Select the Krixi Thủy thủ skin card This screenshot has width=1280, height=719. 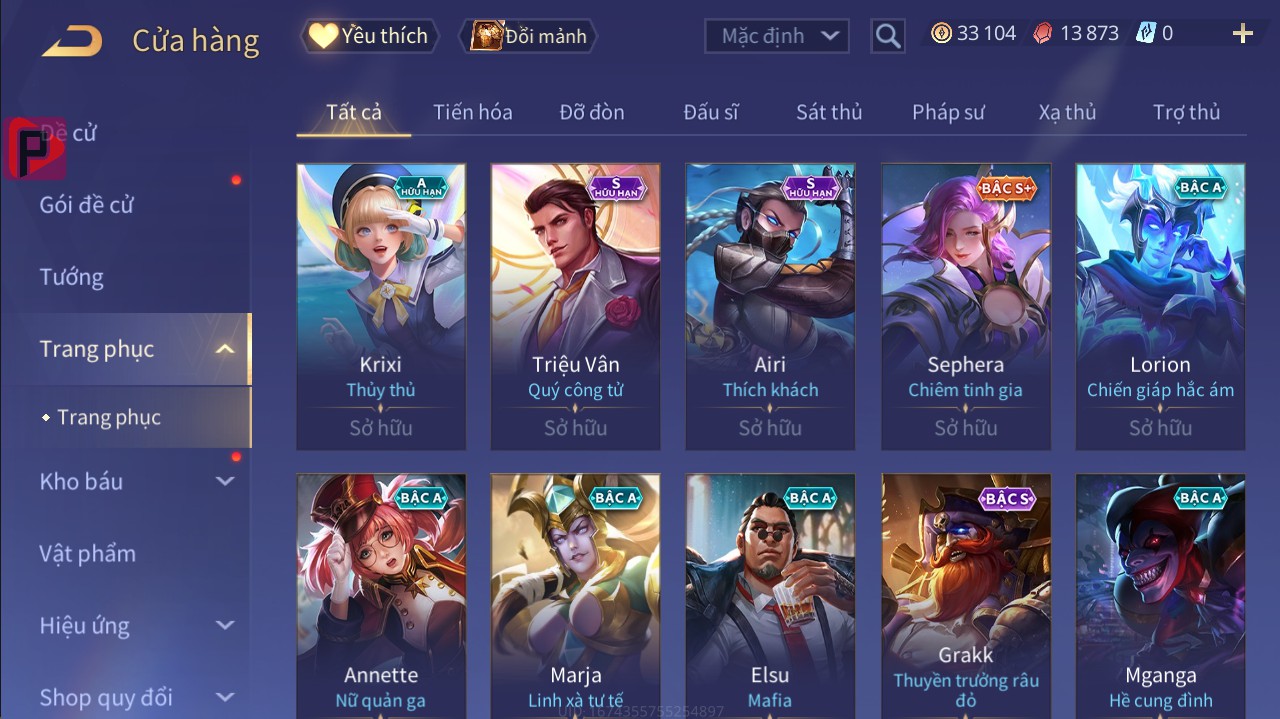[381, 305]
